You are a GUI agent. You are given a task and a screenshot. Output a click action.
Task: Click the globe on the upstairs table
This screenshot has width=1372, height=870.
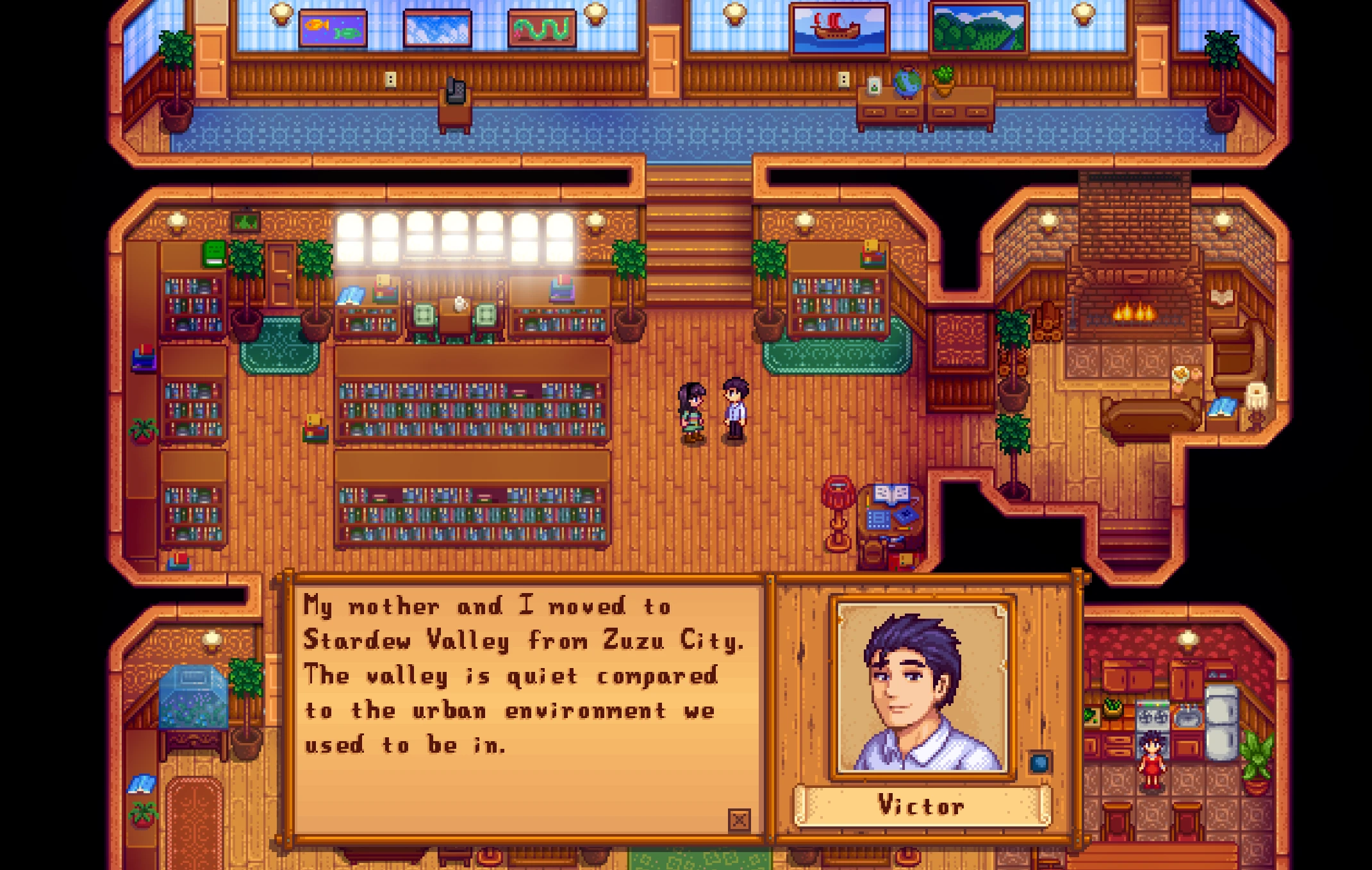(x=909, y=81)
